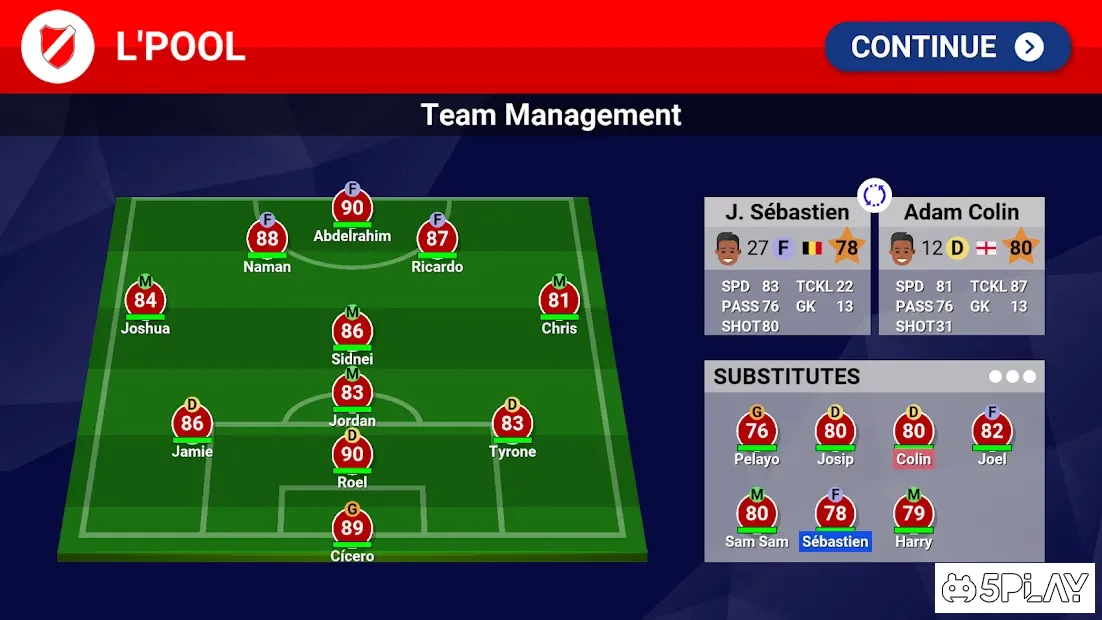The height and width of the screenshot is (620, 1102).
Task: Select forward Ricardo rated 87
Action: tap(437, 240)
